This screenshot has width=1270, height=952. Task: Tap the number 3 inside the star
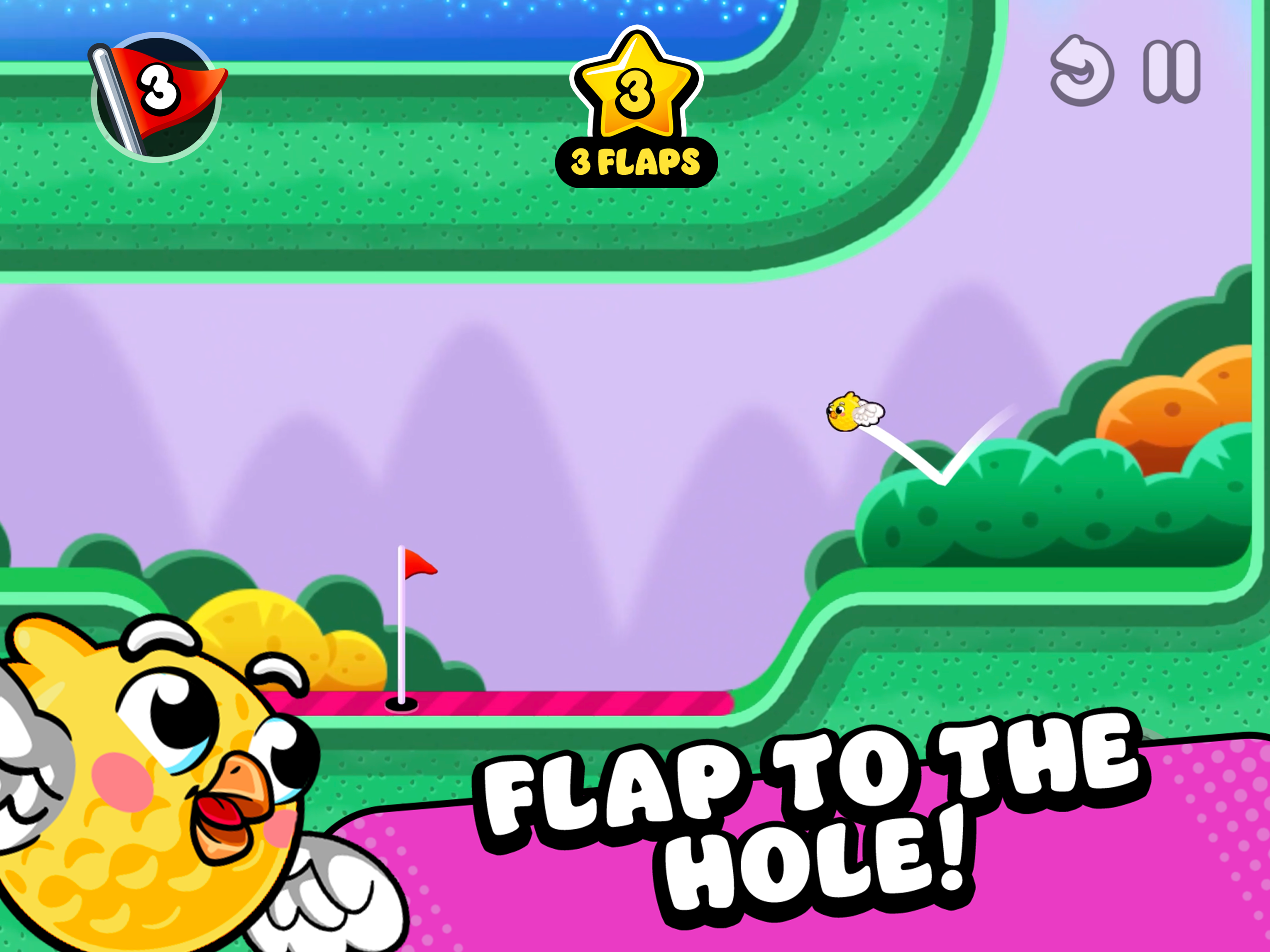635,95
